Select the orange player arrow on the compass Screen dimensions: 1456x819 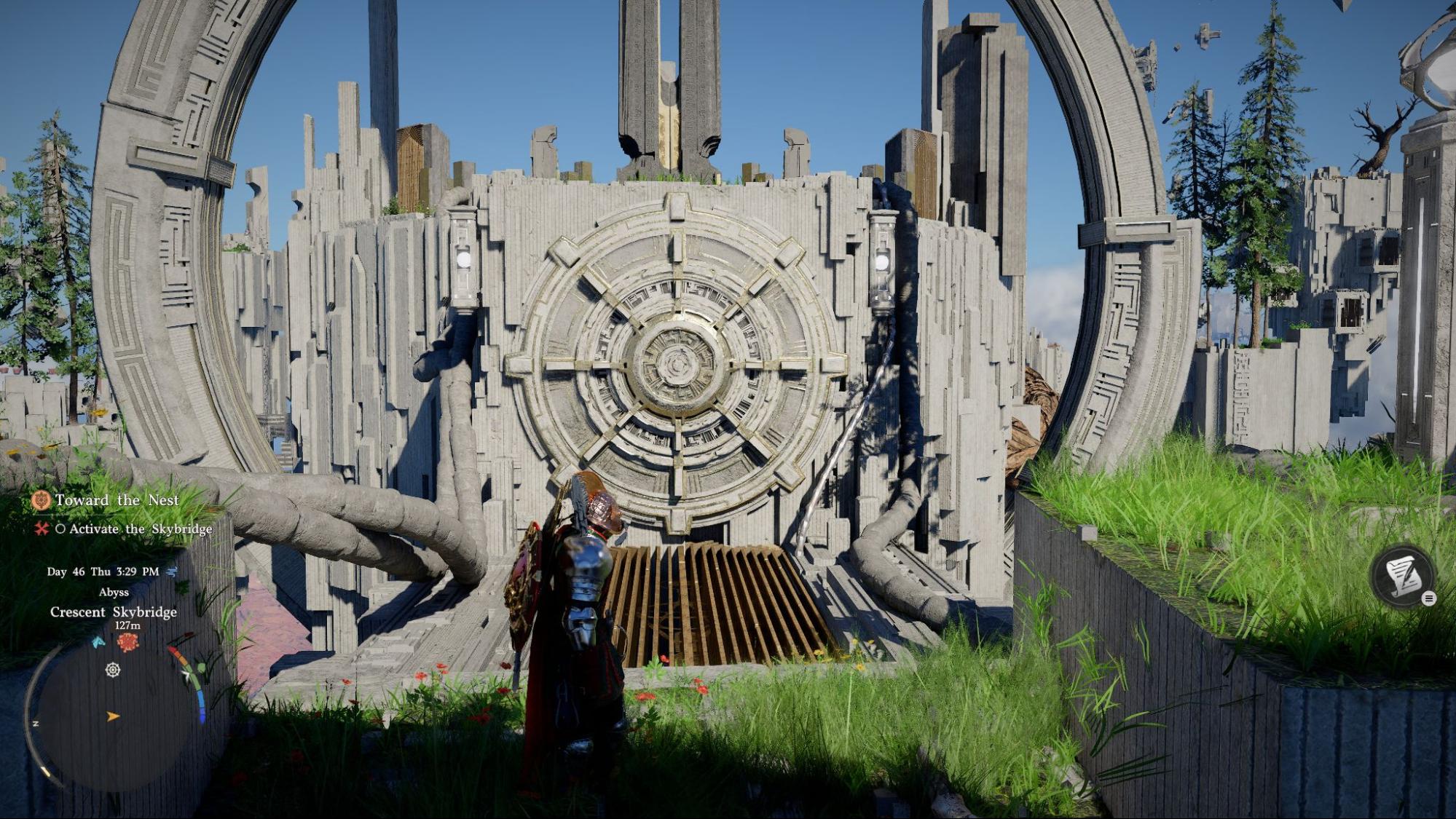[x=112, y=716]
